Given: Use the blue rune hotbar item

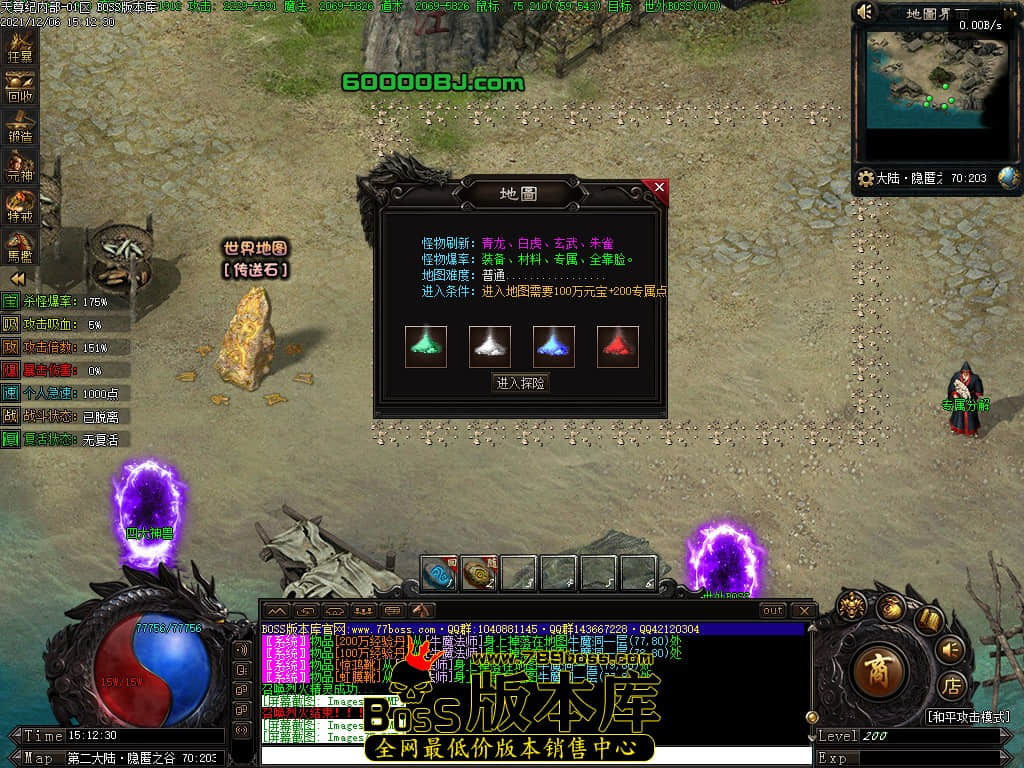Looking at the screenshot, I should [439, 574].
